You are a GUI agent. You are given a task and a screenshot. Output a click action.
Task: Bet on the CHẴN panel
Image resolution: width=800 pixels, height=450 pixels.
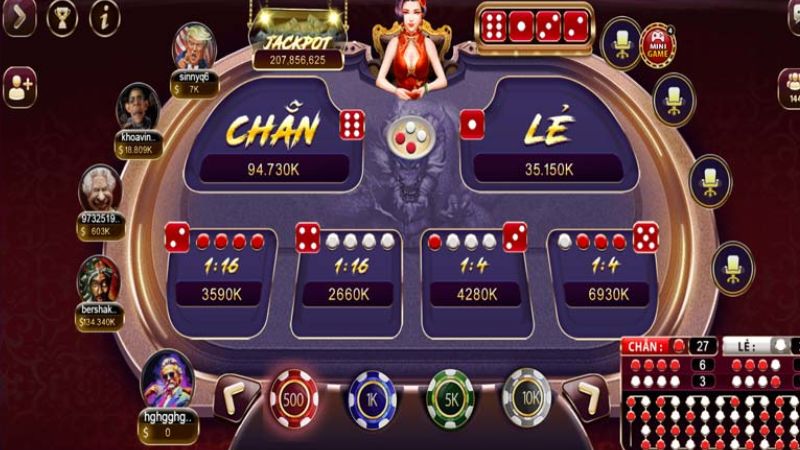[272, 140]
